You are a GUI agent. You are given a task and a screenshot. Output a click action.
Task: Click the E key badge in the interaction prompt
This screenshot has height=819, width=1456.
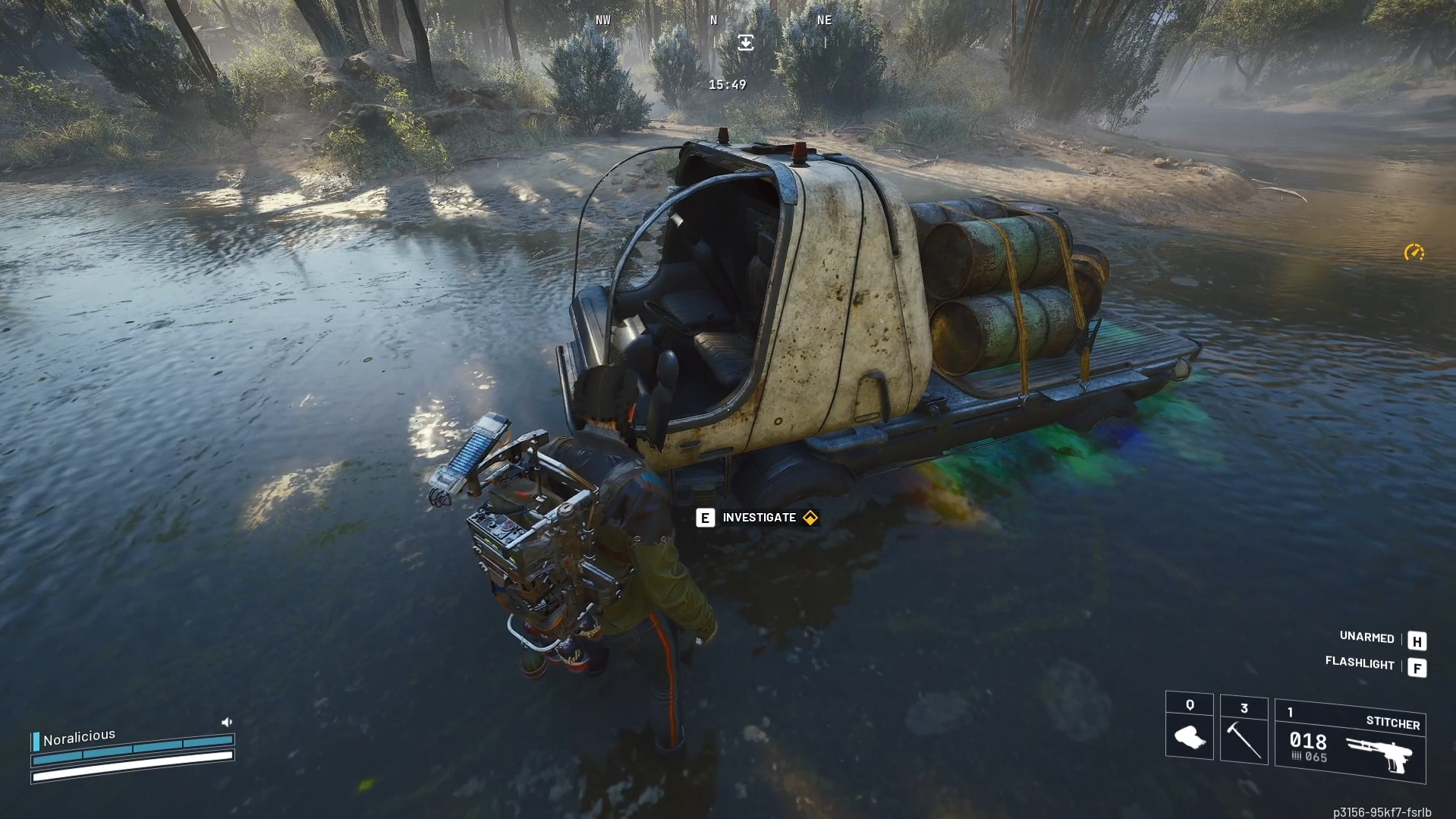(705, 517)
